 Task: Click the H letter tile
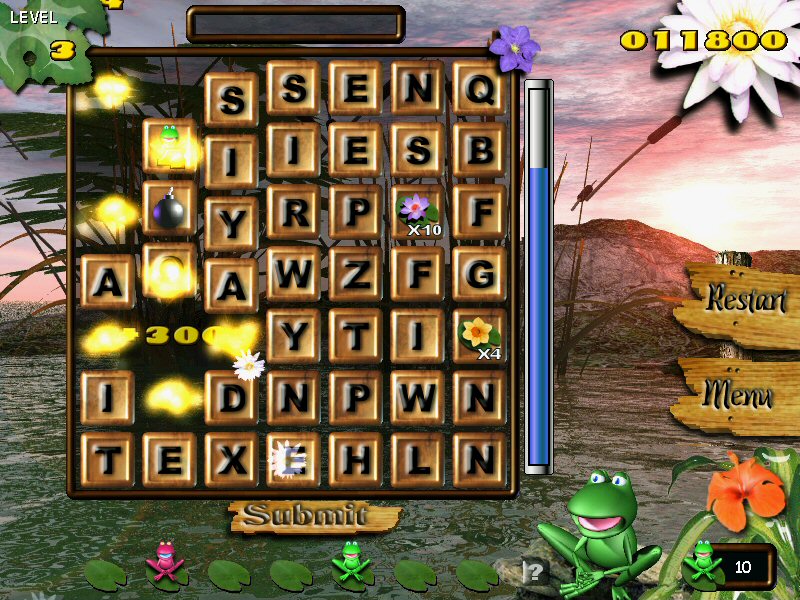[x=356, y=460]
